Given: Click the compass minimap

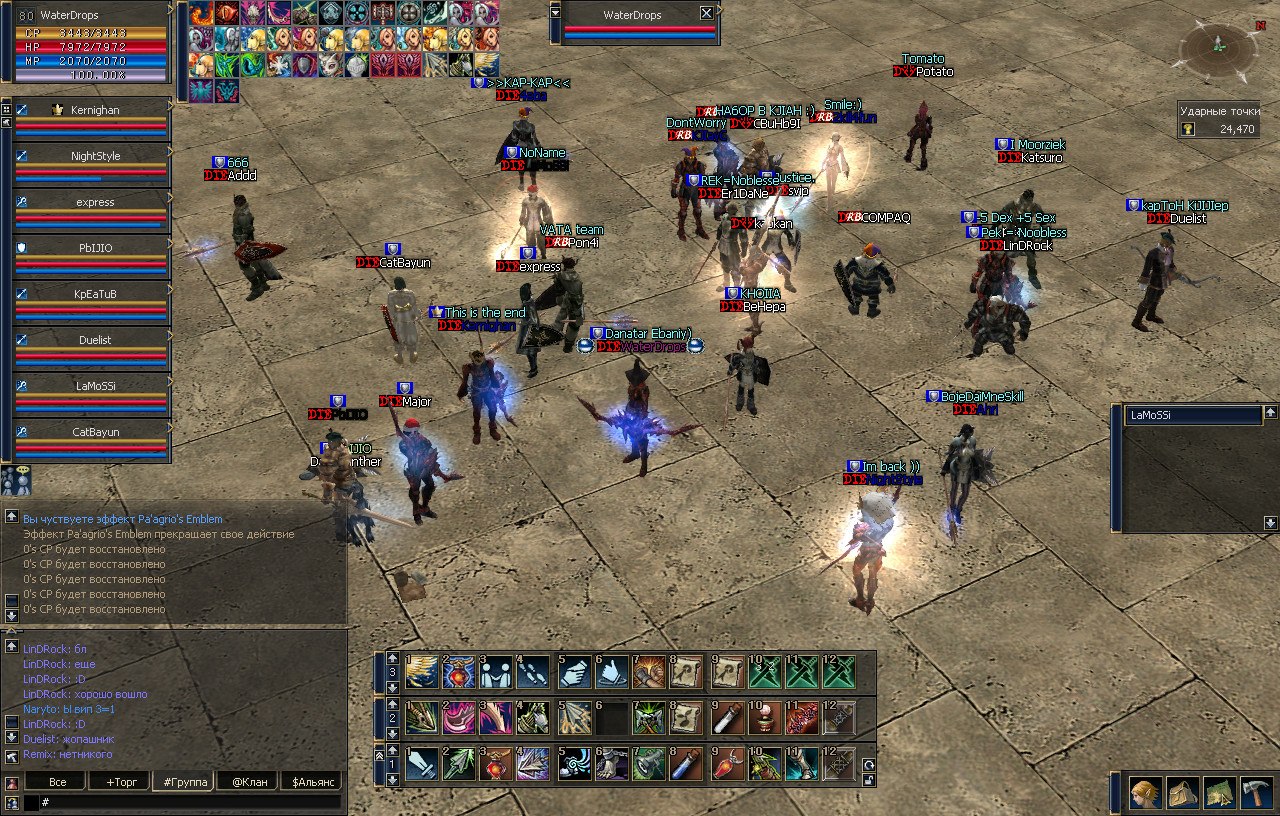Looking at the screenshot, I should point(1219,46).
